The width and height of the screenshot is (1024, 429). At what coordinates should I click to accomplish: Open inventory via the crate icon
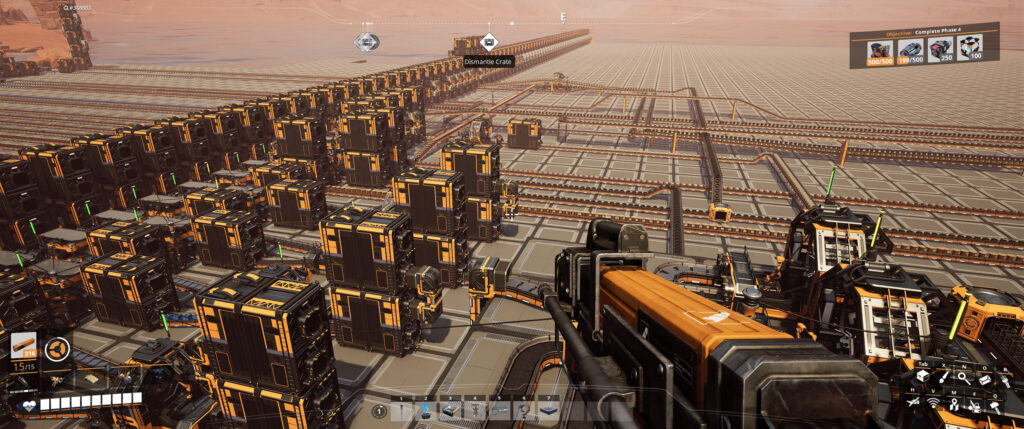923,377
